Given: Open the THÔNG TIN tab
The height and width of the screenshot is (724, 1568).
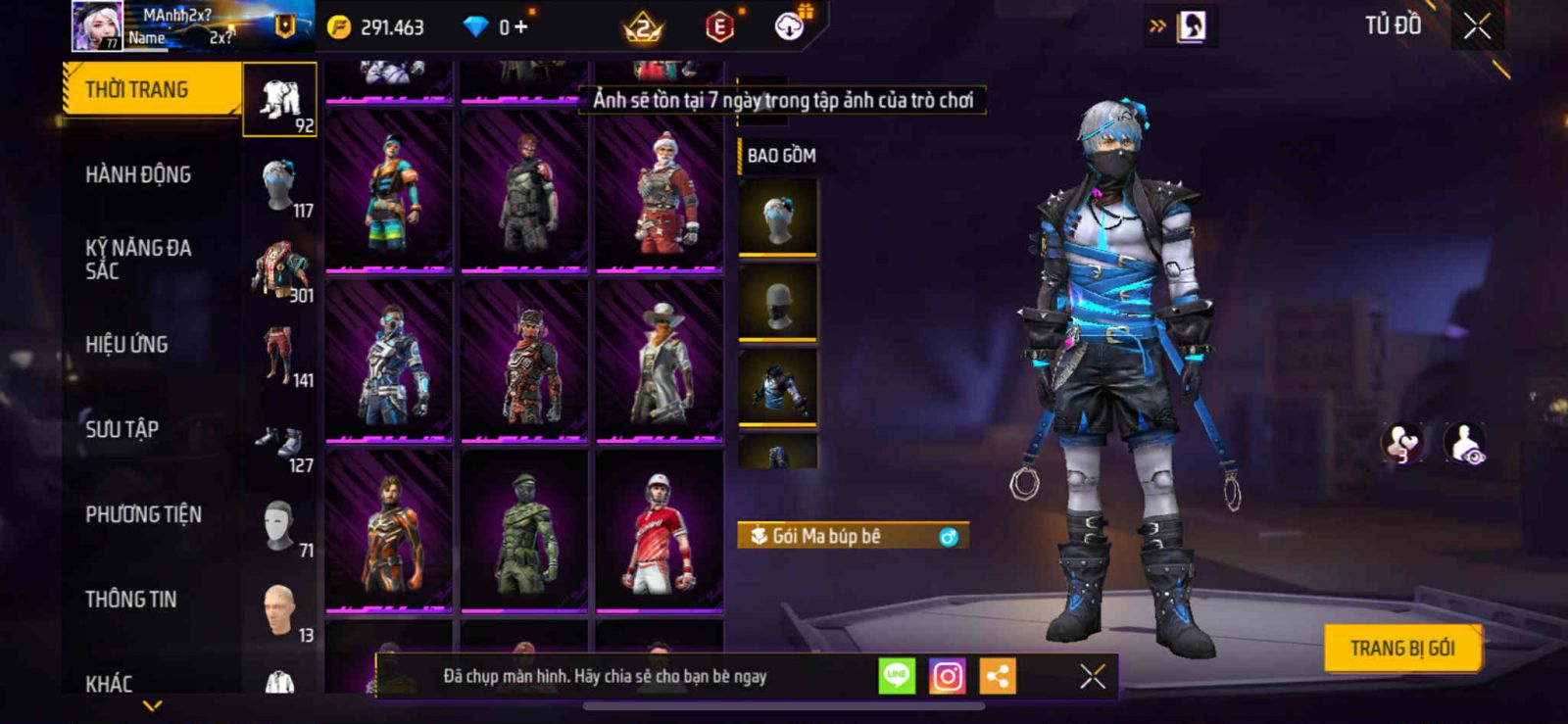Looking at the screenshot, I should [131, 600].
